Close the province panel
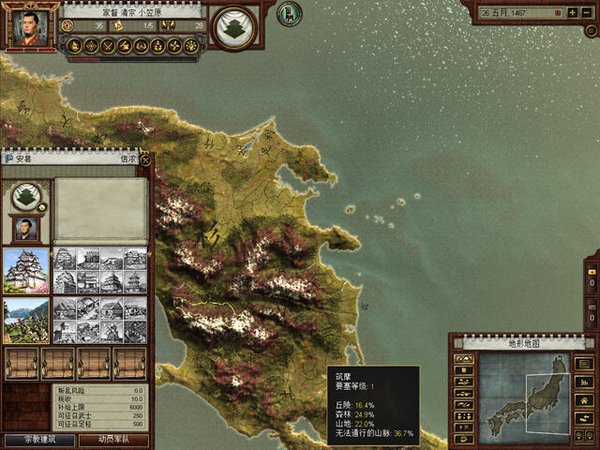Screen dimensions: 600x450 click(145, 158)
